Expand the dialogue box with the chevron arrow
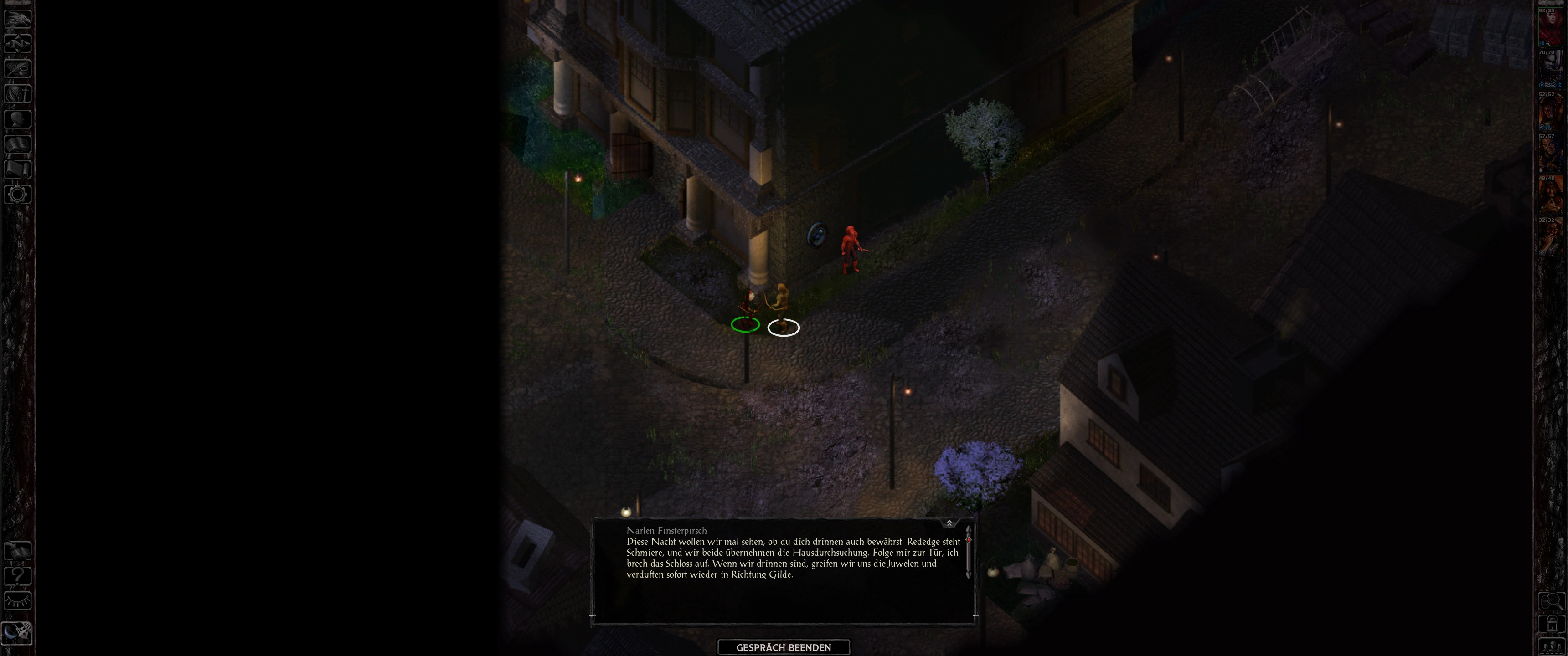 coord(949,523)
